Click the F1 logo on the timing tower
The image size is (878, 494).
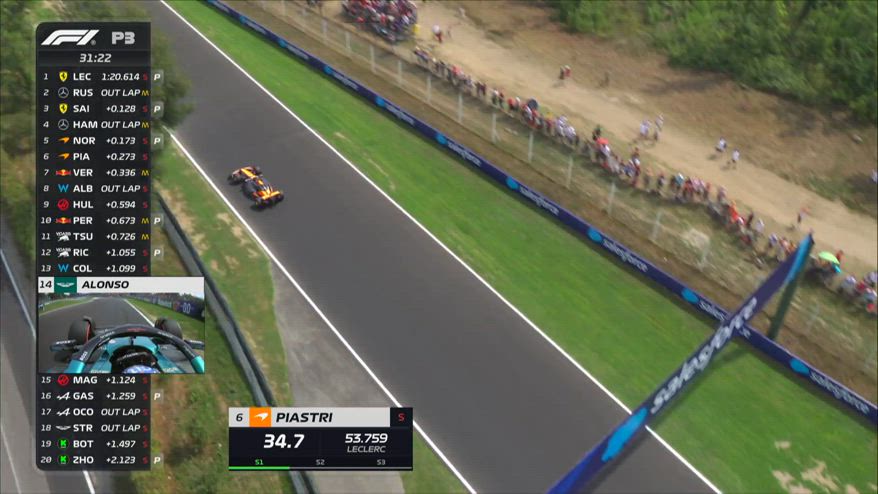69,38
